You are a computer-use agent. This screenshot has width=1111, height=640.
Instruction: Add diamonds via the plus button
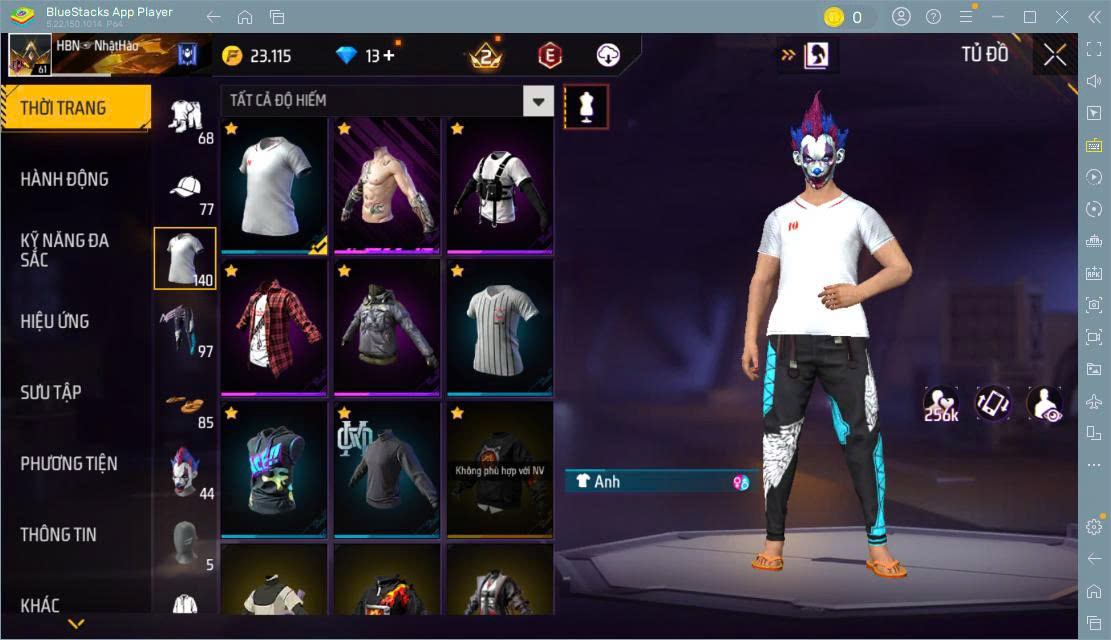tap(388, 56)
